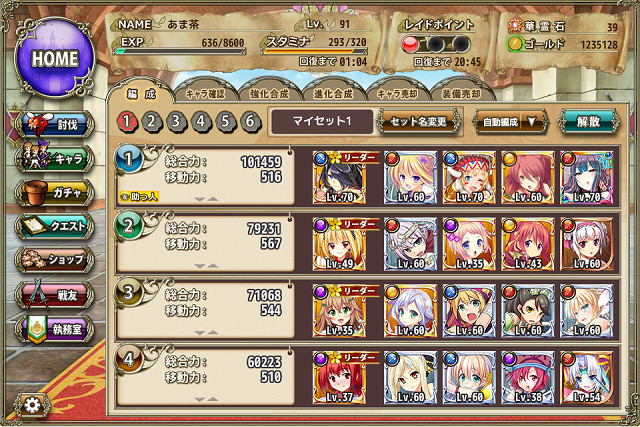
Task: Open the ガチャ menu
Action: coord(56,192)
